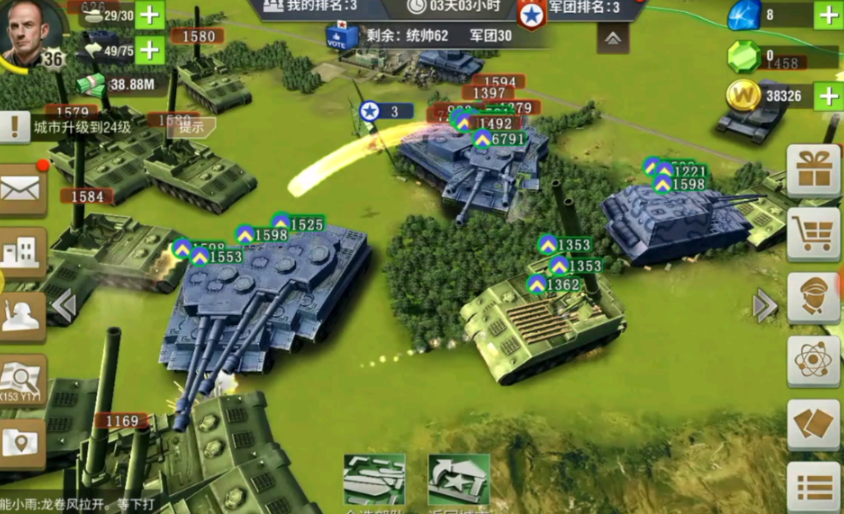This screenshot has height=514, width=844.
Task: Go to the city buildings view
Action: [x=21, y=251]
